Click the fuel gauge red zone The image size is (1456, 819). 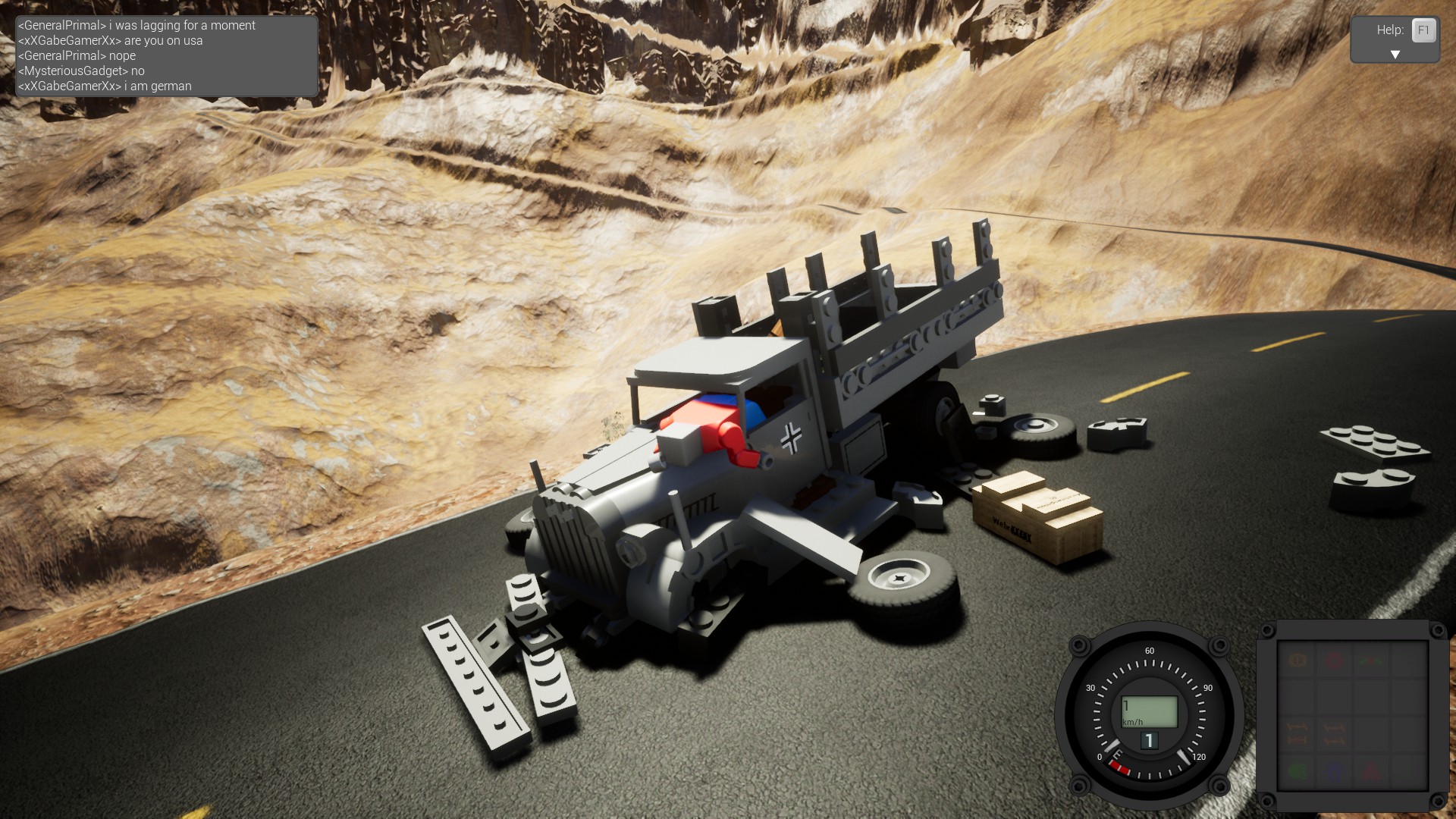pos(1119,767)
